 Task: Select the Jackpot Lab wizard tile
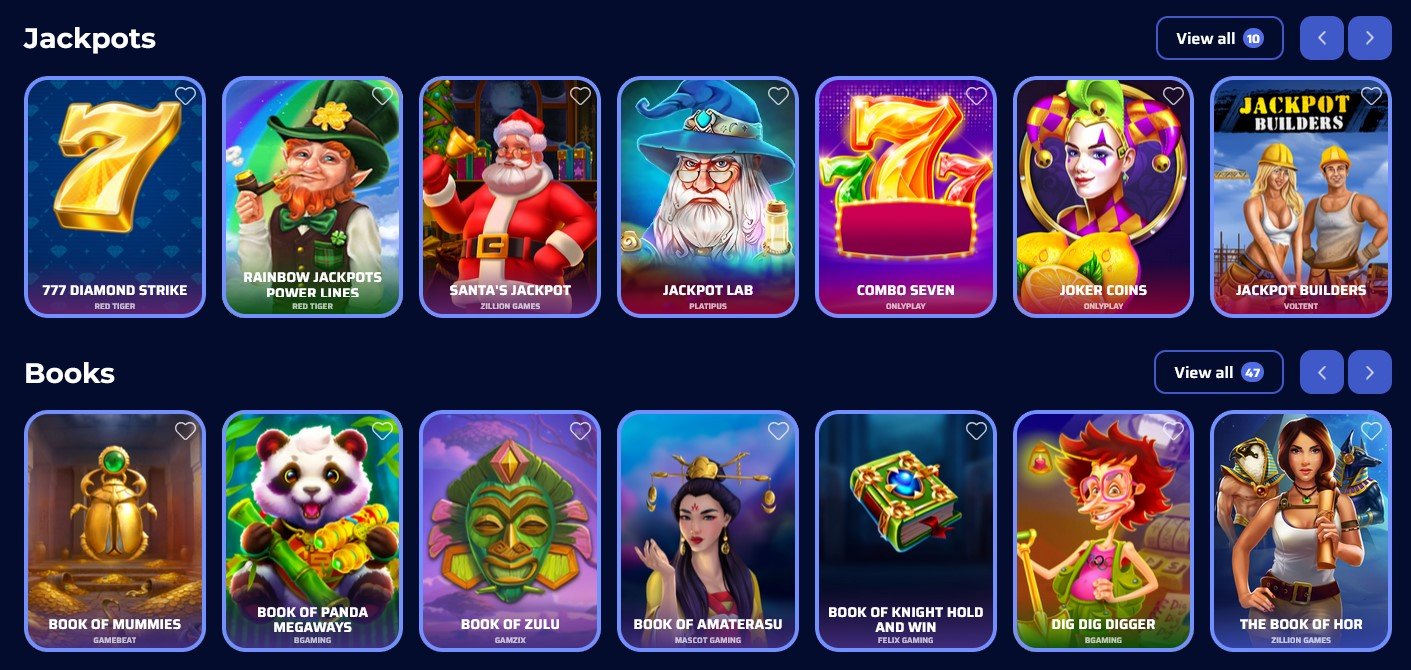click(x=708, y=198)
